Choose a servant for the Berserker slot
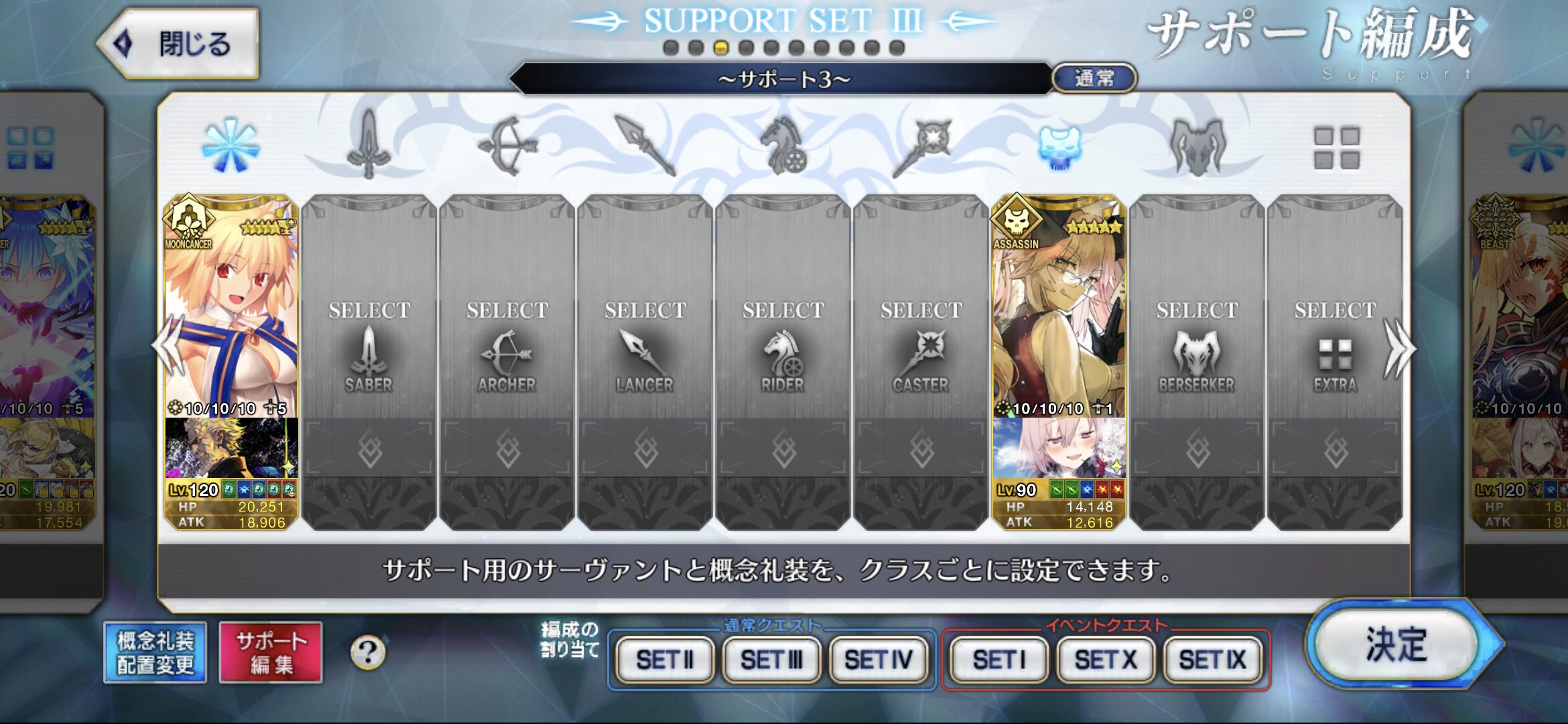 click(1197, 349)
